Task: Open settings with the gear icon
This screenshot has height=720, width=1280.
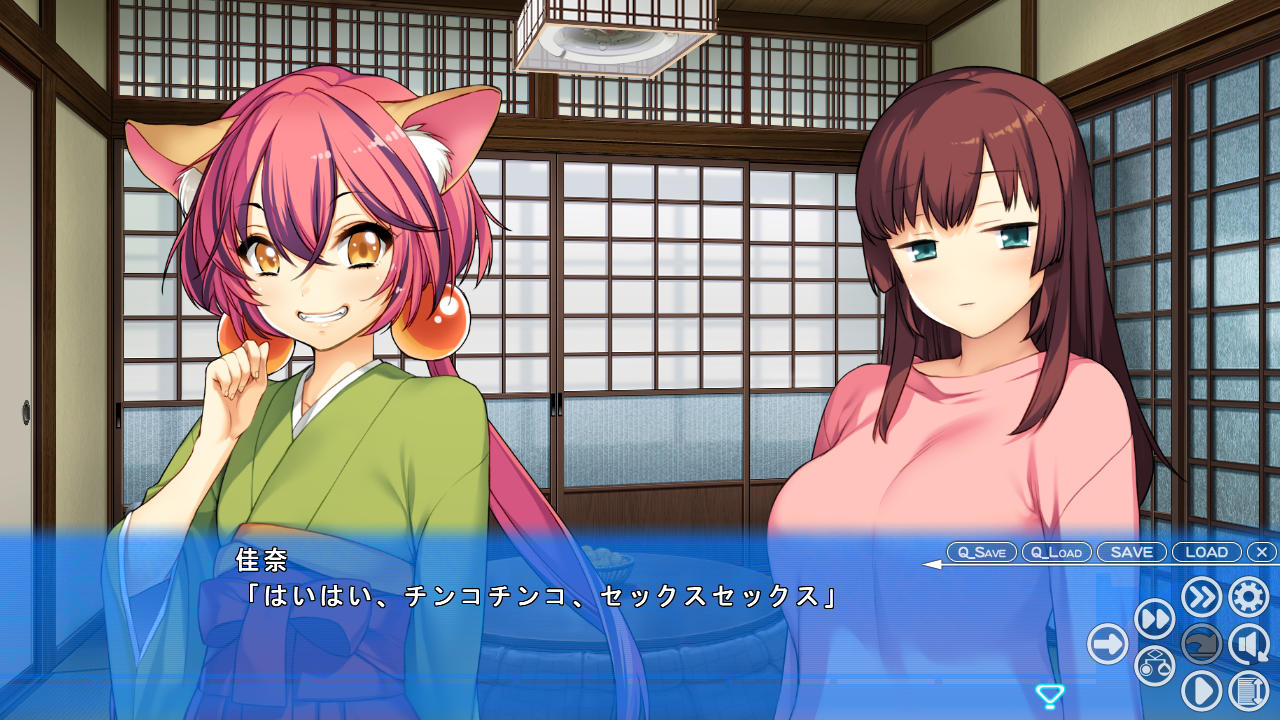Action: [x=1248, y=597]
